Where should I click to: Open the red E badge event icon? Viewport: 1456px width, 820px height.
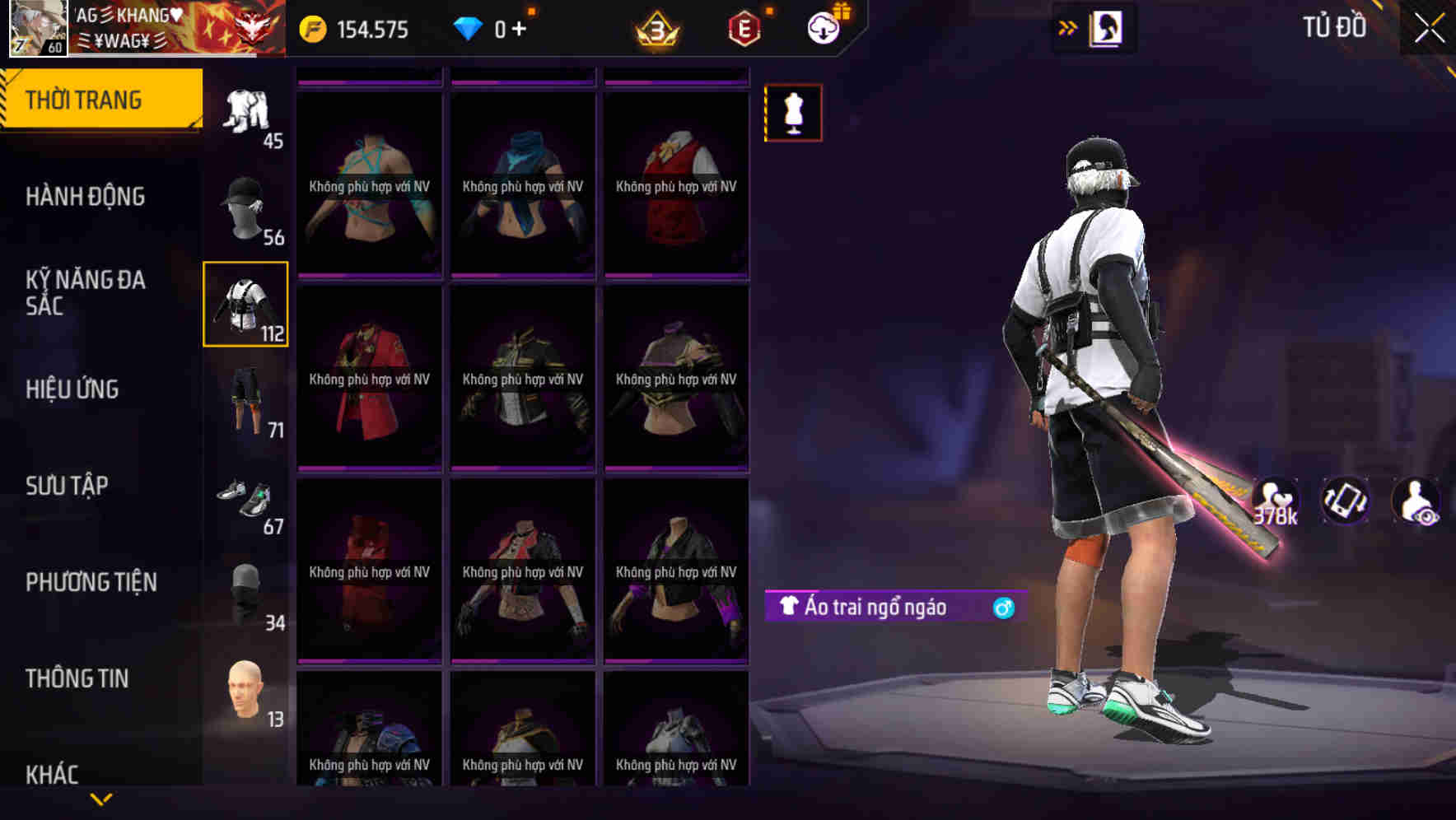[x=745, y=27]
